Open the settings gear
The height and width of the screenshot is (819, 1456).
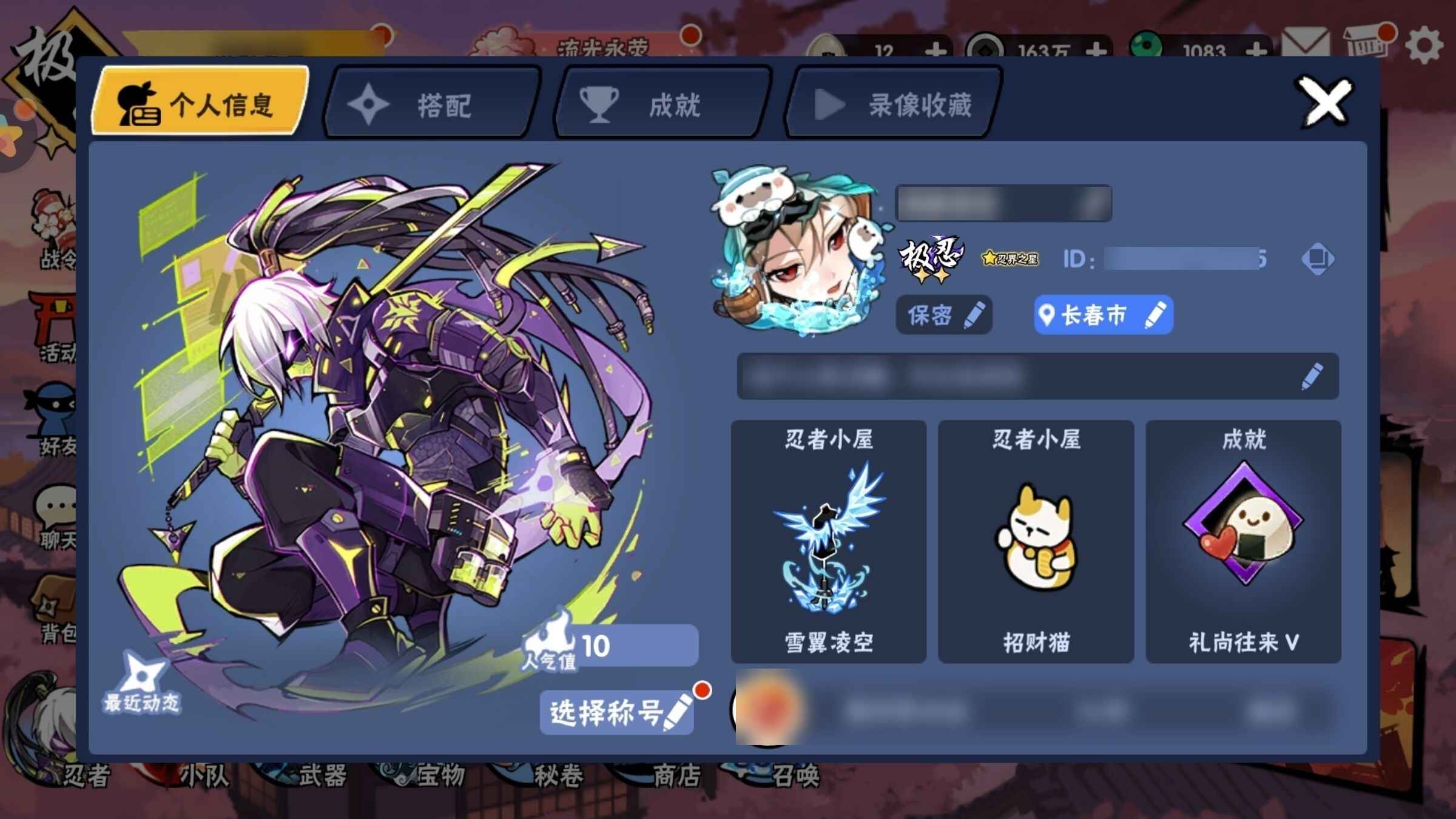coord(1423,46)
